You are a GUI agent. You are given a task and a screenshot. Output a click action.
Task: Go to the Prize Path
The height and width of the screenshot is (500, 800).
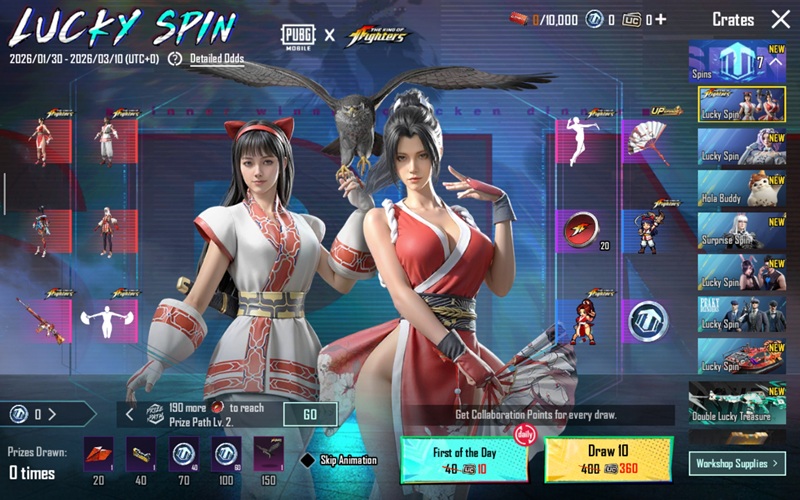tap(310, 414)
